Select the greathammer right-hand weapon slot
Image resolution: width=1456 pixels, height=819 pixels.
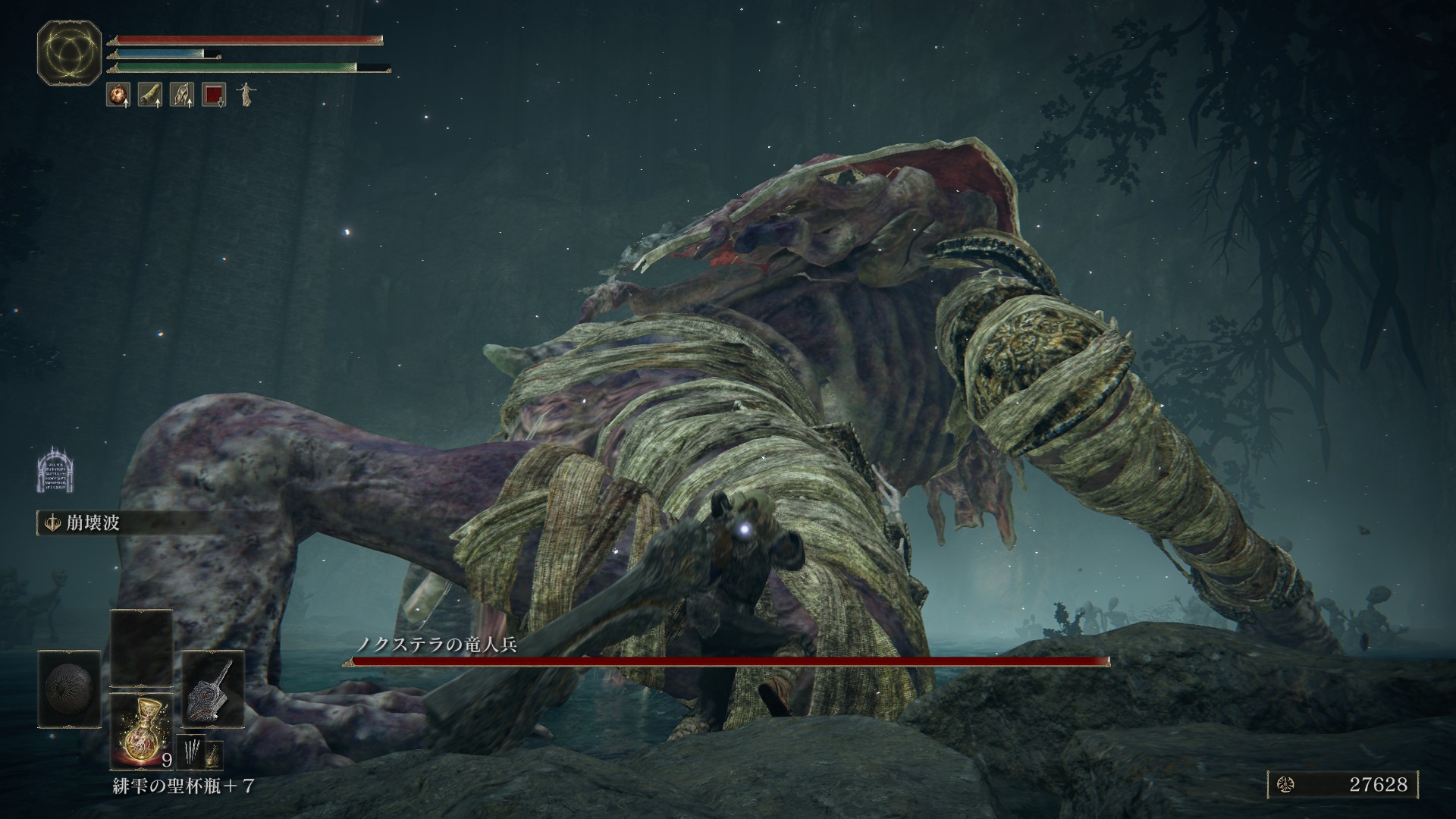click(x=212, y=689)
